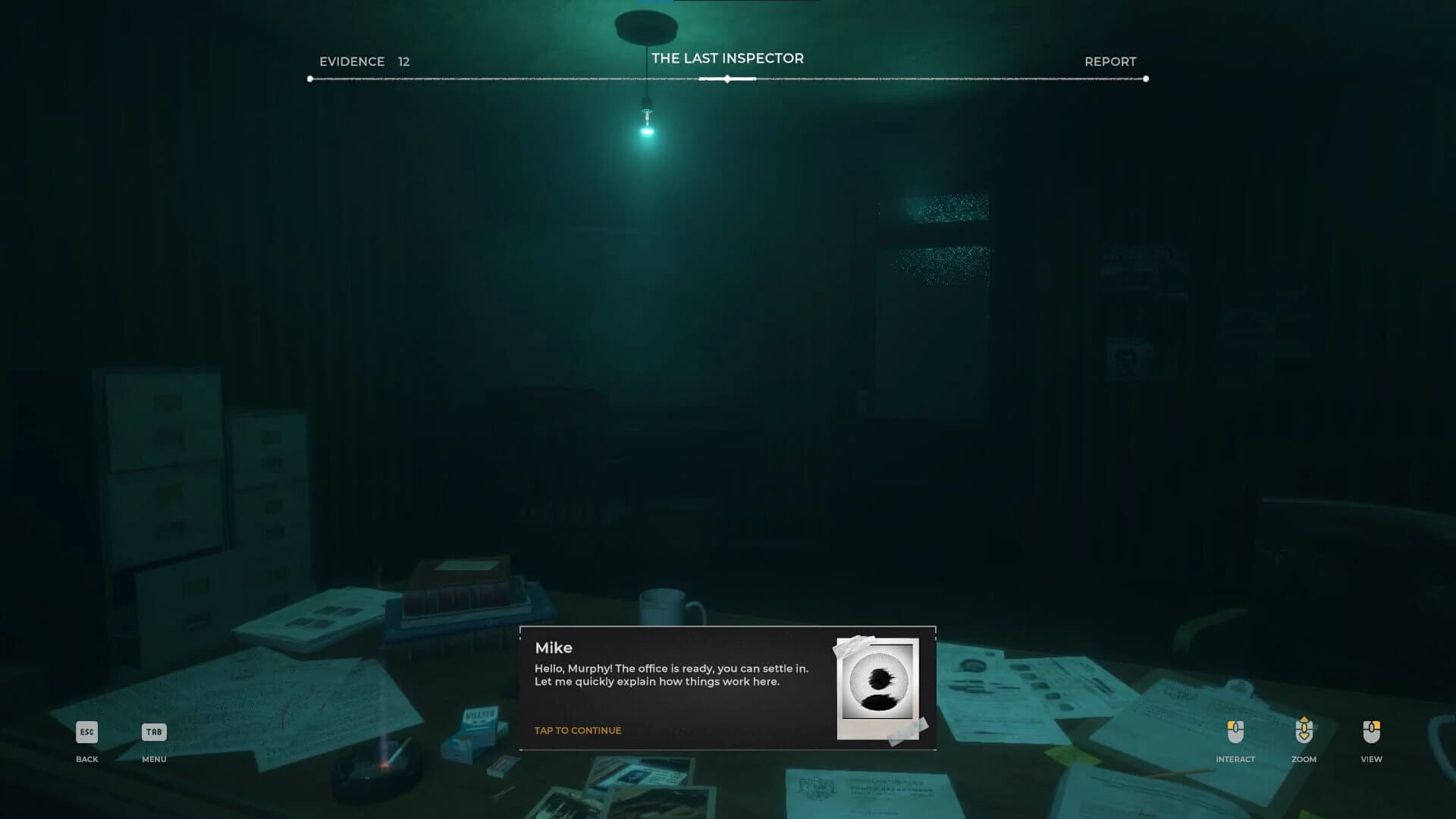
Task: Click THE LAST INSPECTOR chapter title
Action: [727, 58]
